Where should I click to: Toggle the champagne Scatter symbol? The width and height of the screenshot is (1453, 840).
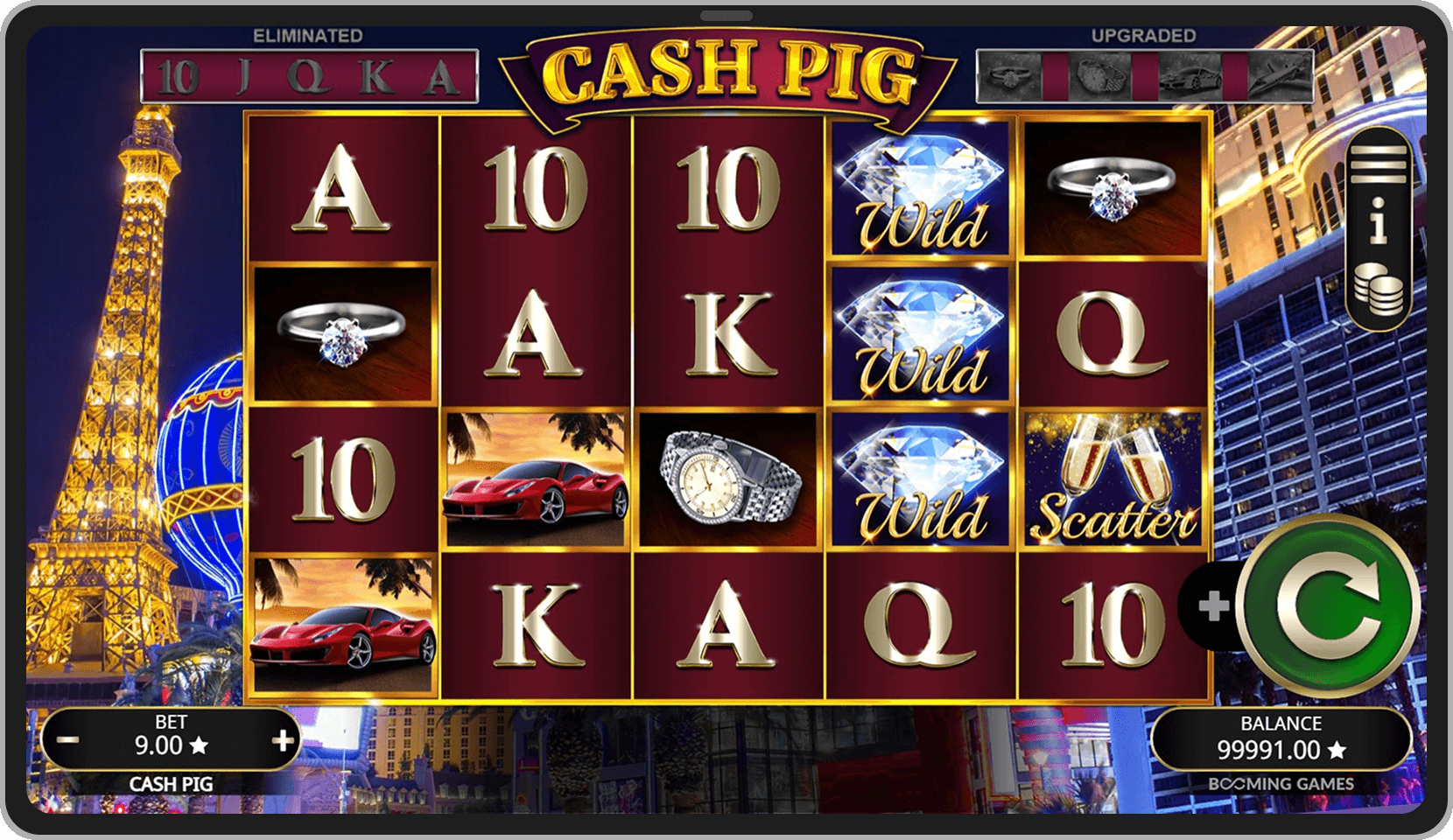click(x=1113, y=477)
